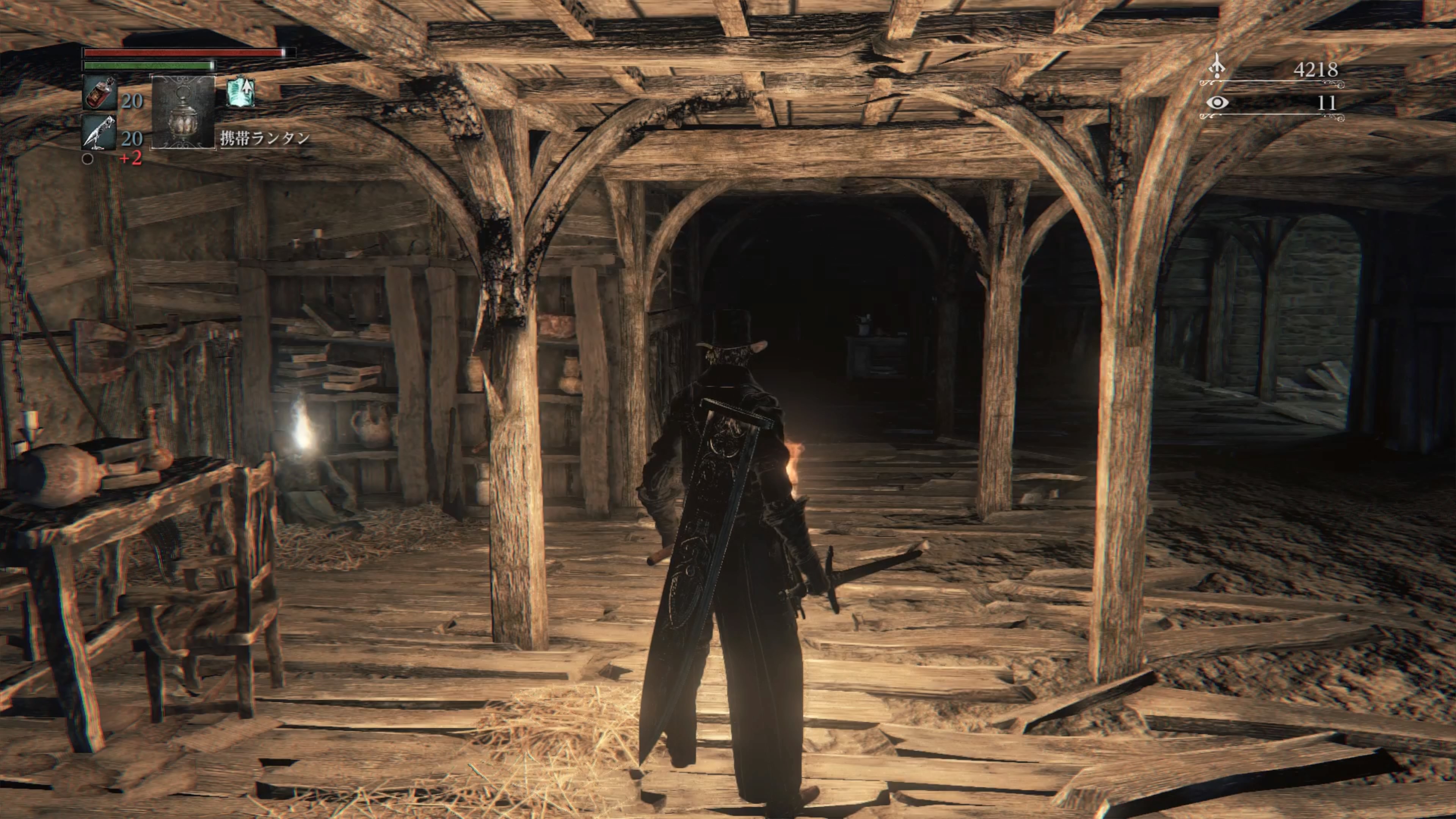This screenshot has width=1456, height=819.
Task: Select the quicksilver bullet icon
Action: click(100, 132)
